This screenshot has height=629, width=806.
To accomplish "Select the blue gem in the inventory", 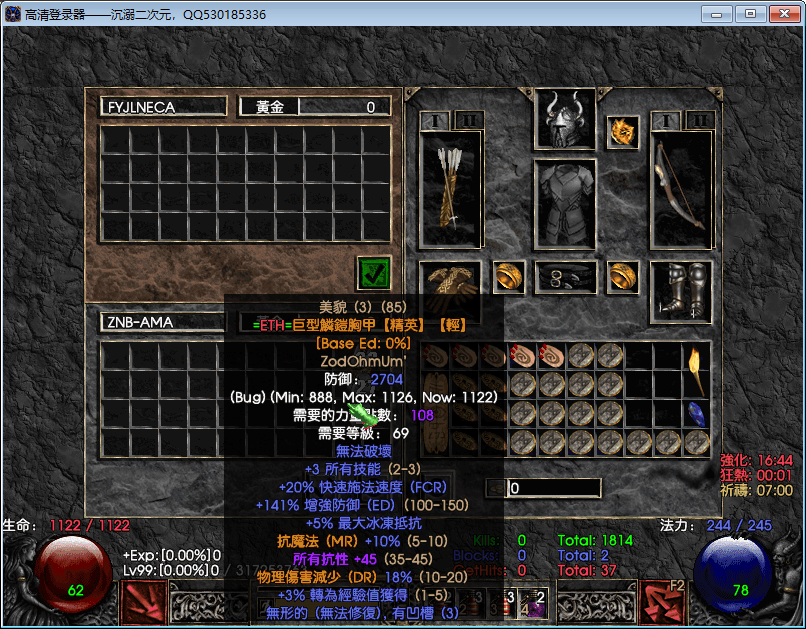I will tap(696, 413).
